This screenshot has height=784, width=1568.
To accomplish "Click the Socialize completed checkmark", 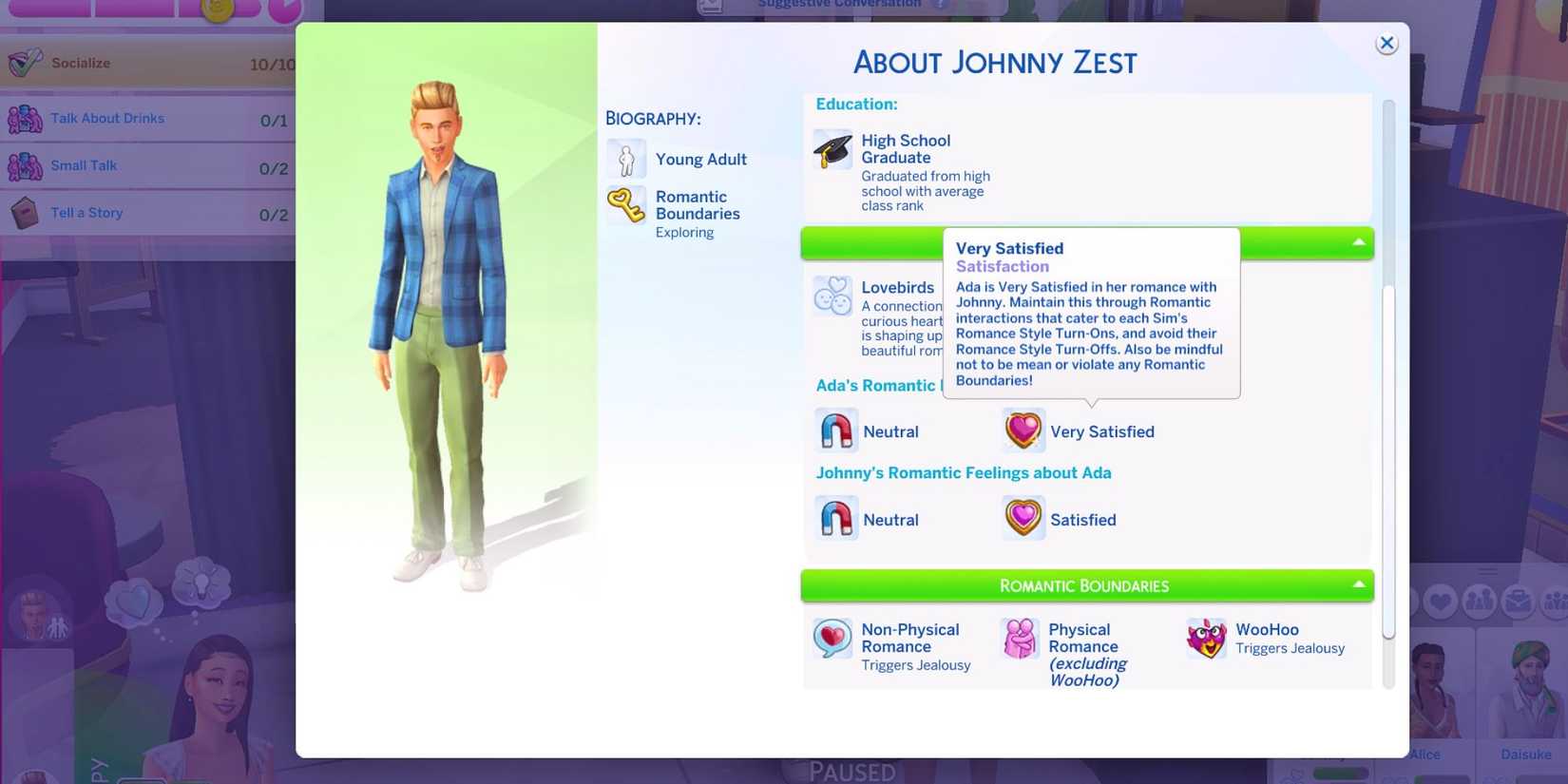I will [x=24, y=60].
